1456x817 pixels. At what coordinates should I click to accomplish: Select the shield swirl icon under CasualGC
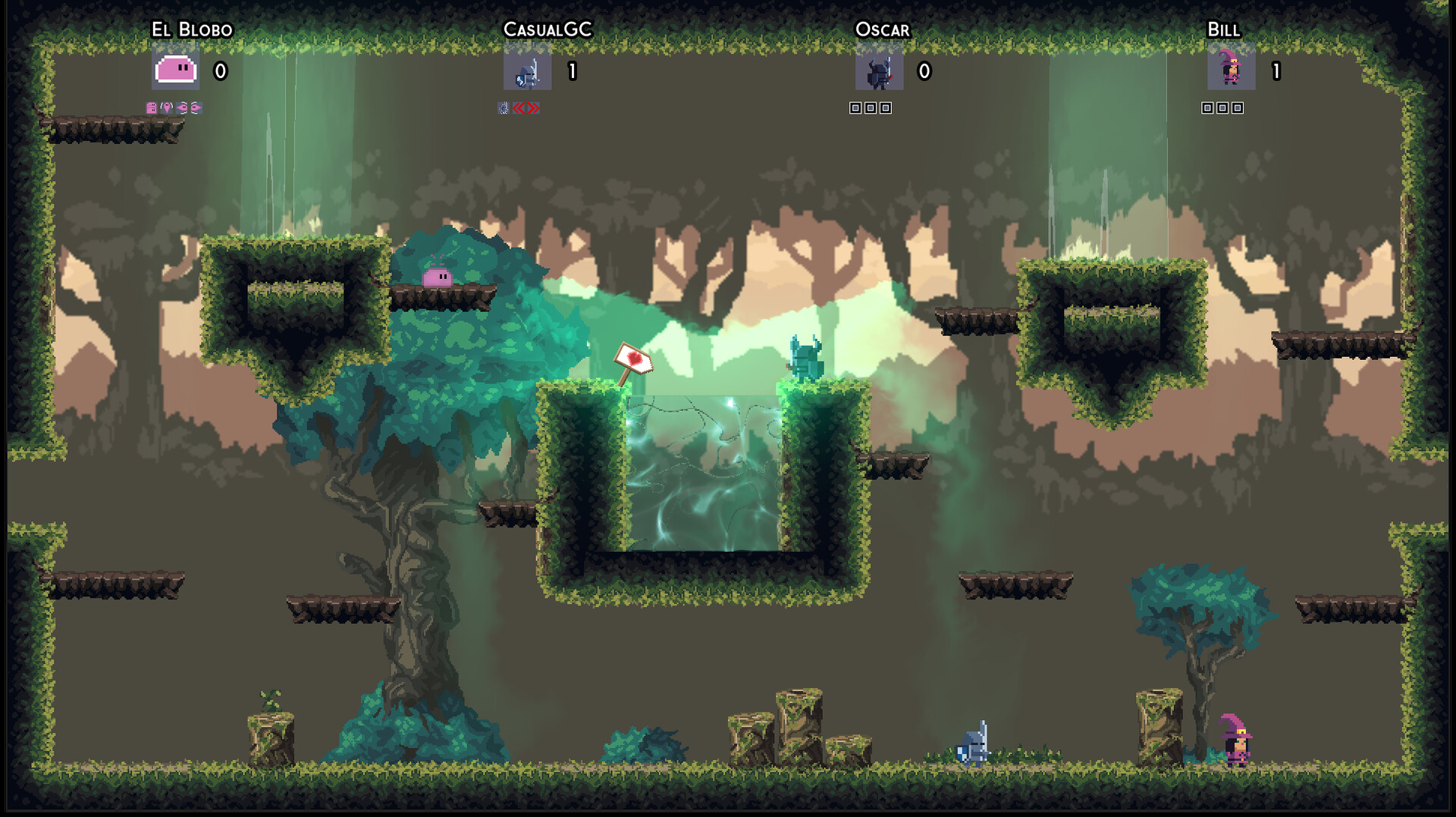(x=504, y=108)
